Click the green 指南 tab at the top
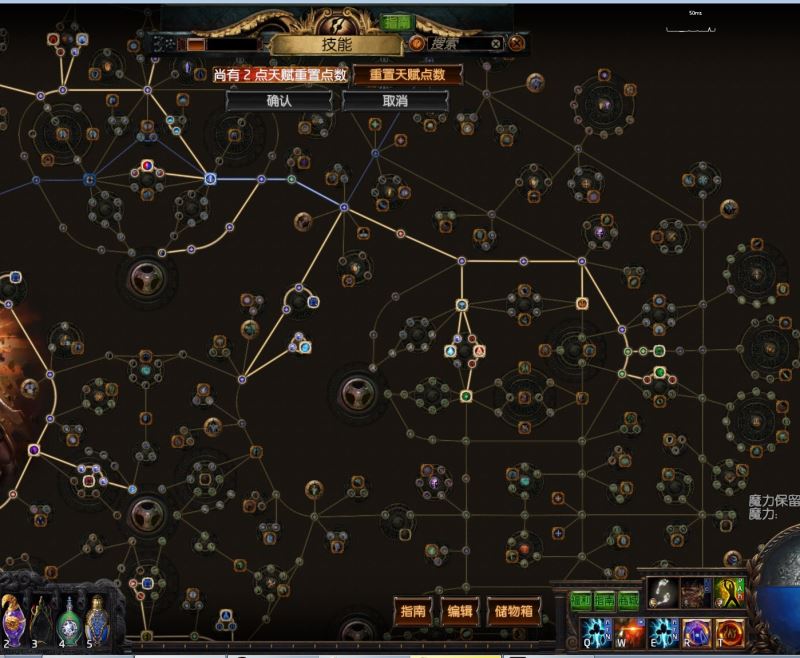800x658 pixels. [x=390, y=22]
